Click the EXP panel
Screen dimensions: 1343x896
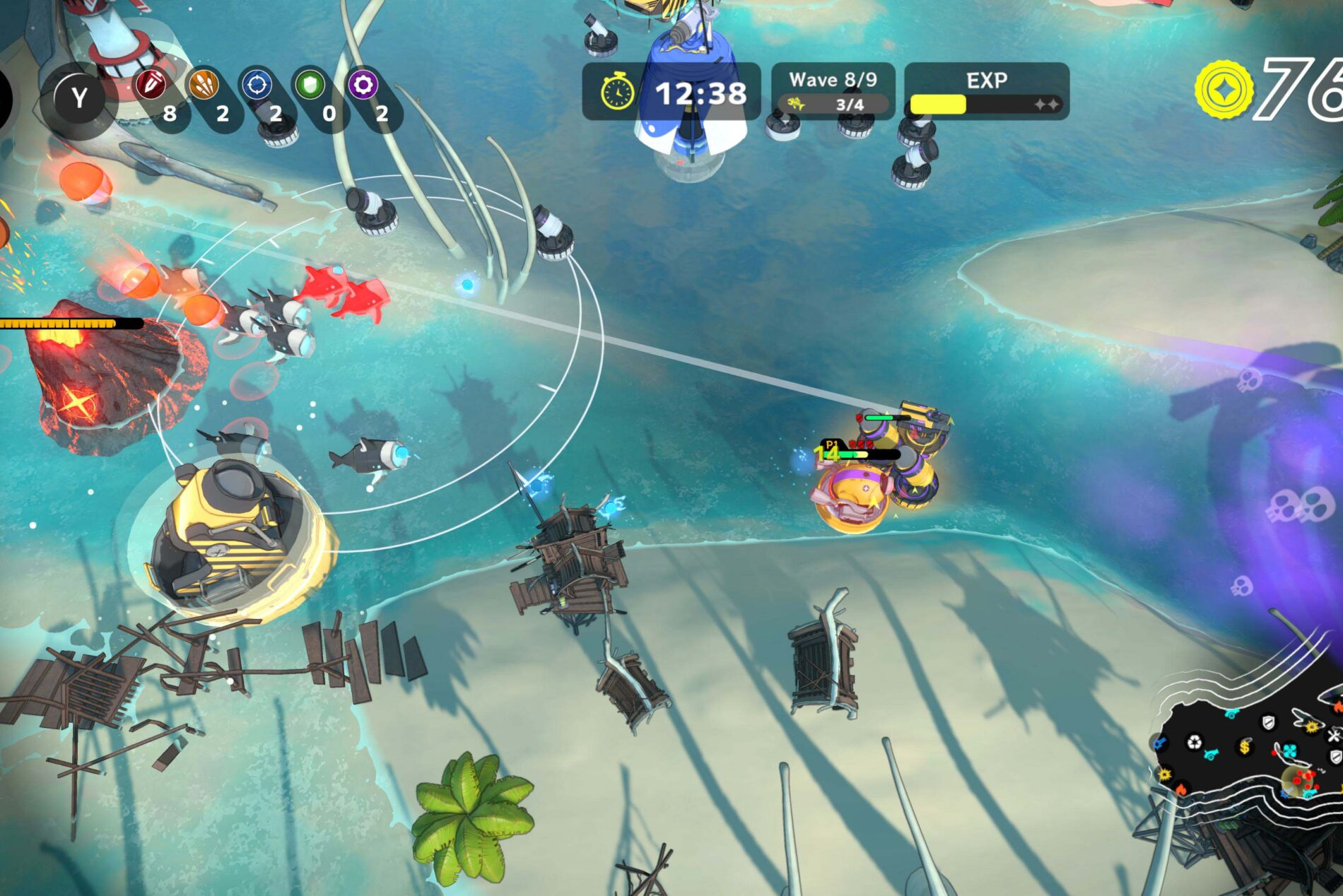[x=986, y=91]
